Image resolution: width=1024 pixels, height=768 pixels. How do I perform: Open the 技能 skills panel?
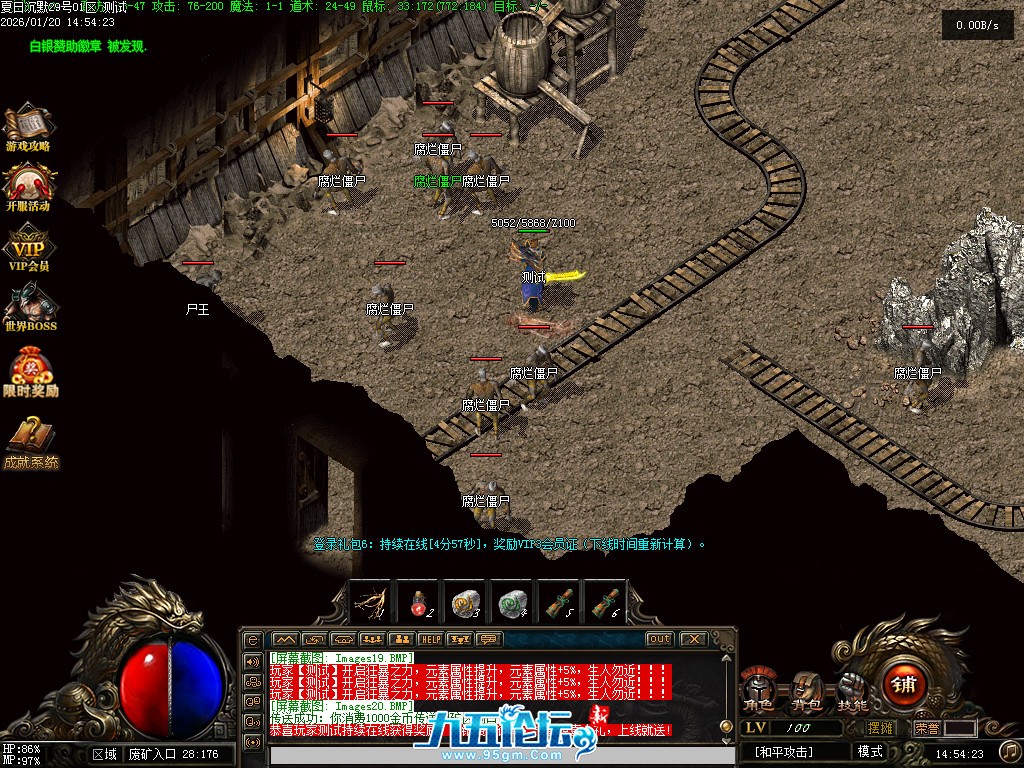(853, 688)
